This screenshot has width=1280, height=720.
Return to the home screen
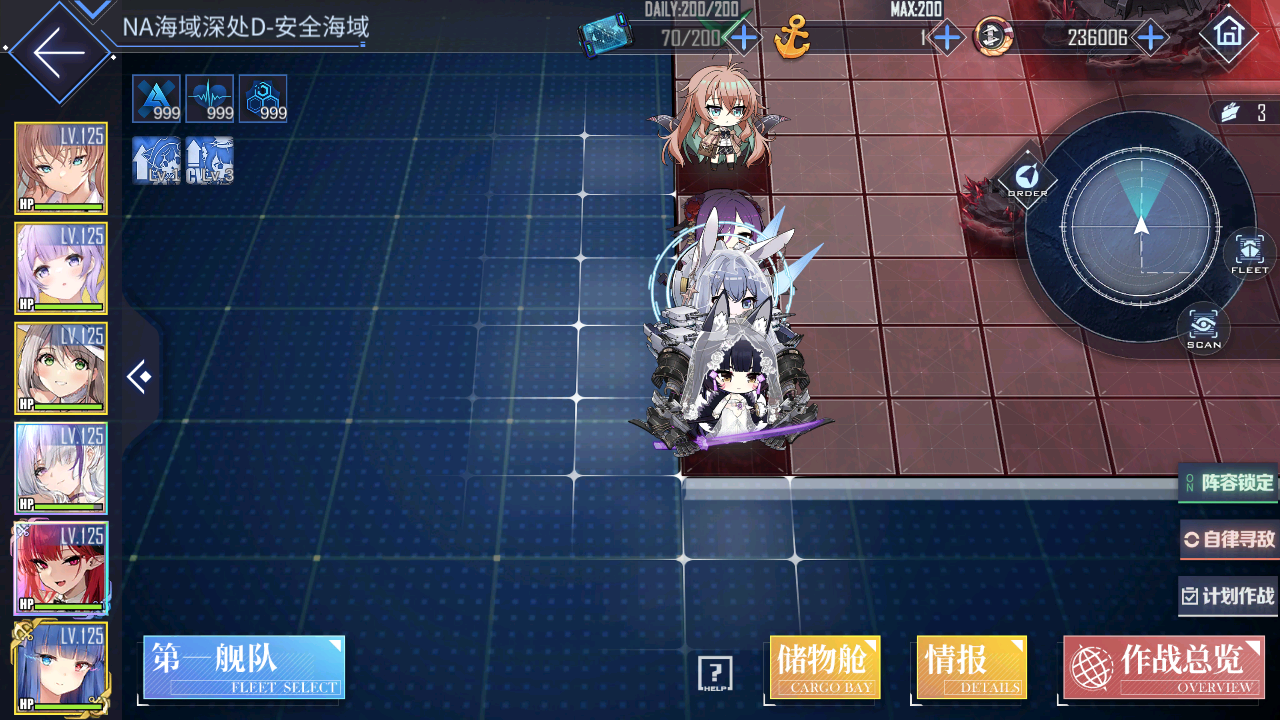pyautogui.click(x=1228, y=34)
